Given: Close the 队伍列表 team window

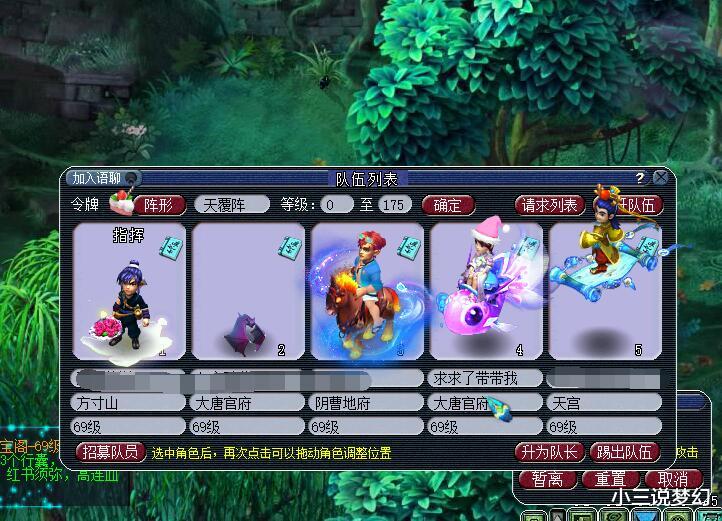Looking at the screenshot, I should pos(661,178).
